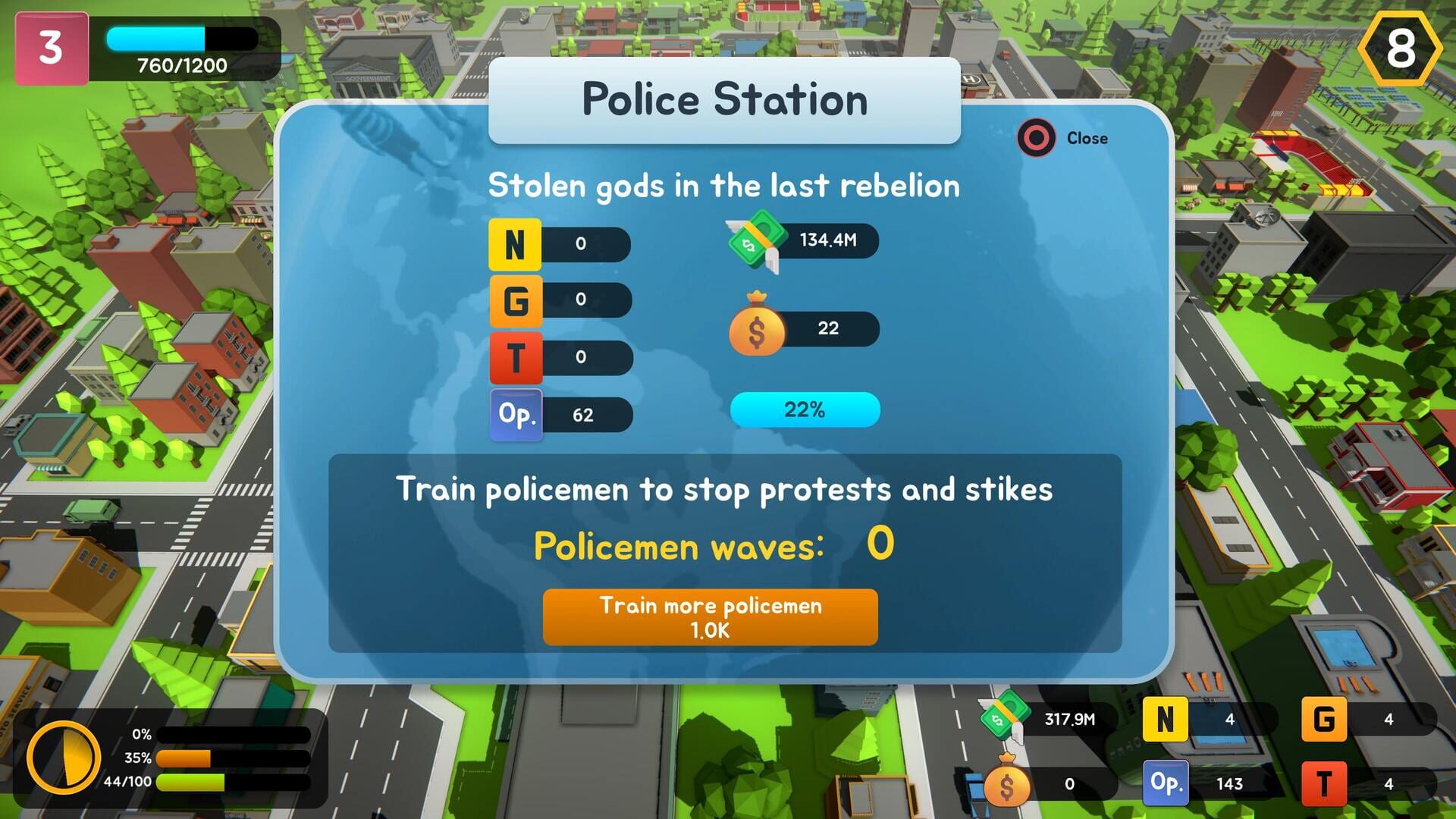The height and width of the screenshot is (819, 1456).
Task: Click the 22% progress bar
Action: coord(804,410)
